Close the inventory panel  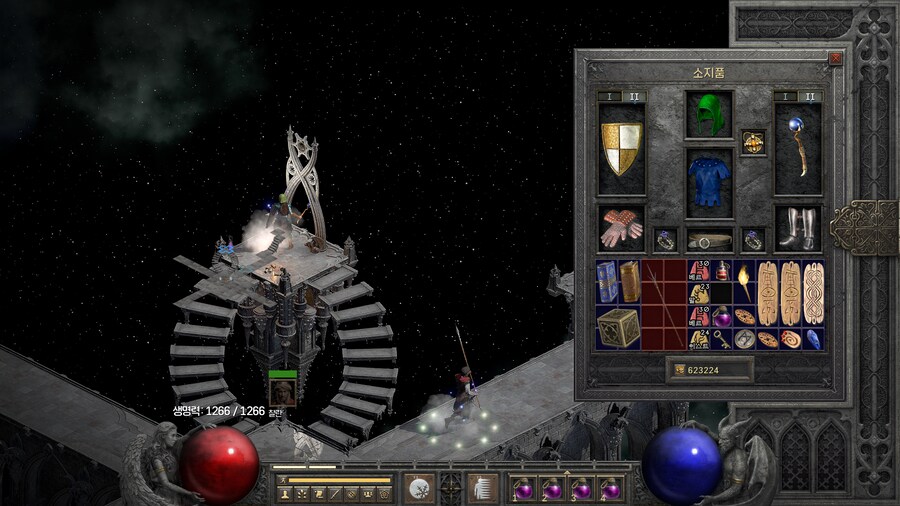click(835, 59)
